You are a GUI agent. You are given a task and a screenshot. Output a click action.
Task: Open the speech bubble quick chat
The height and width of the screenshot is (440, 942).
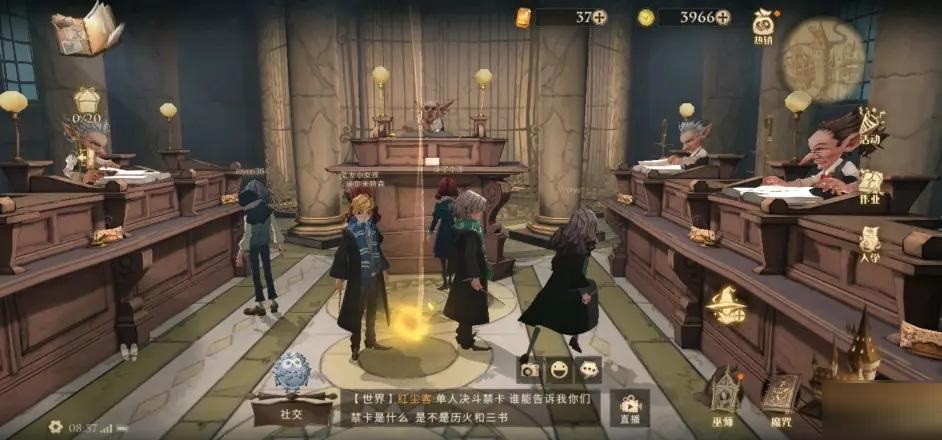[x=590, y=368]
